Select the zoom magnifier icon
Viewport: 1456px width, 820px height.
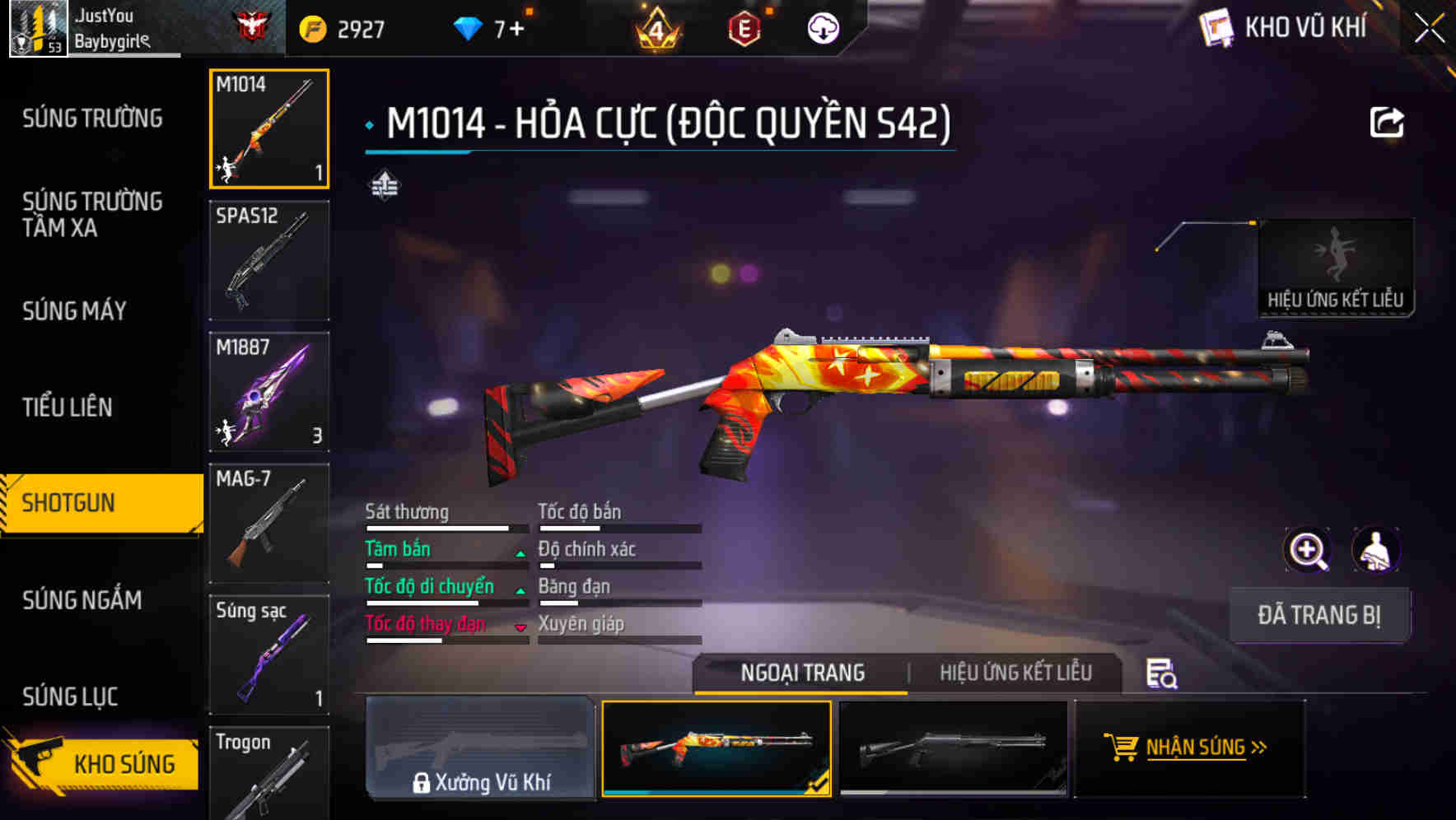point(1306,550)
